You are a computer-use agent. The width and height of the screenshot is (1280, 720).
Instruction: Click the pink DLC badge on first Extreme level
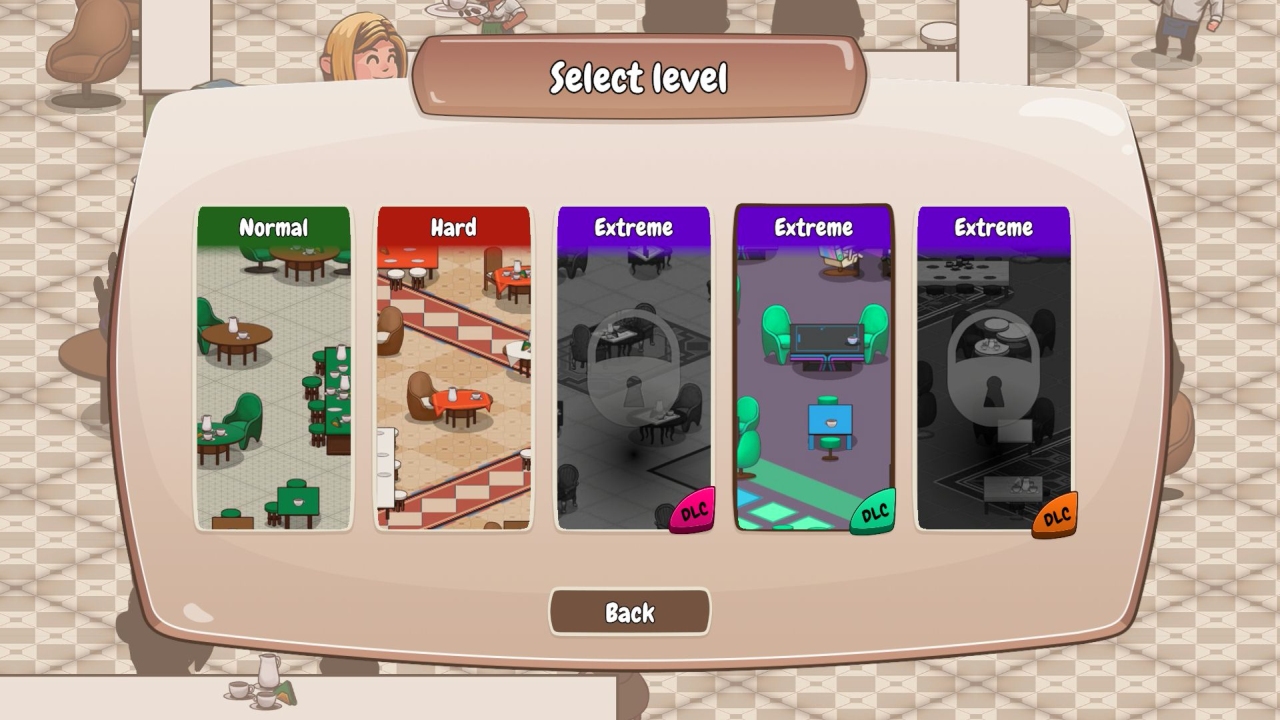pos(693,515)
